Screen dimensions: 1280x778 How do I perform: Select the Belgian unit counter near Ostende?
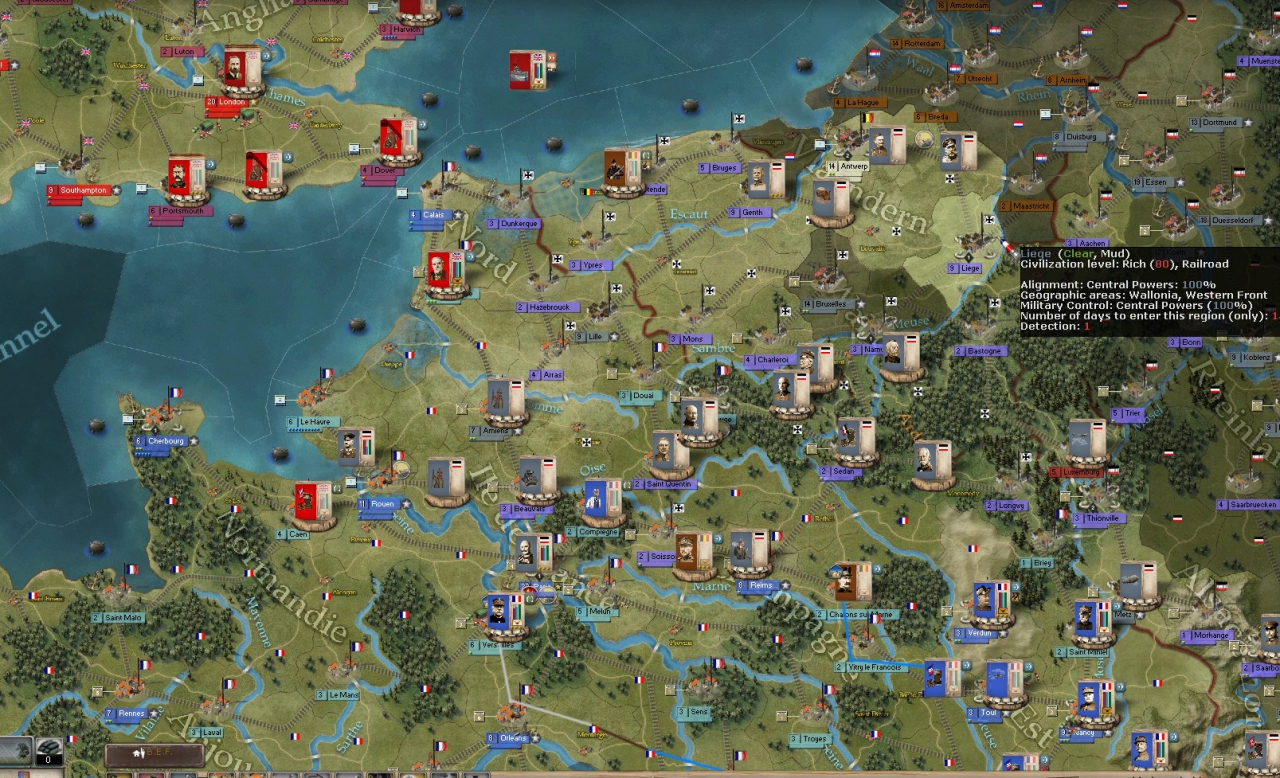(622, 171)
